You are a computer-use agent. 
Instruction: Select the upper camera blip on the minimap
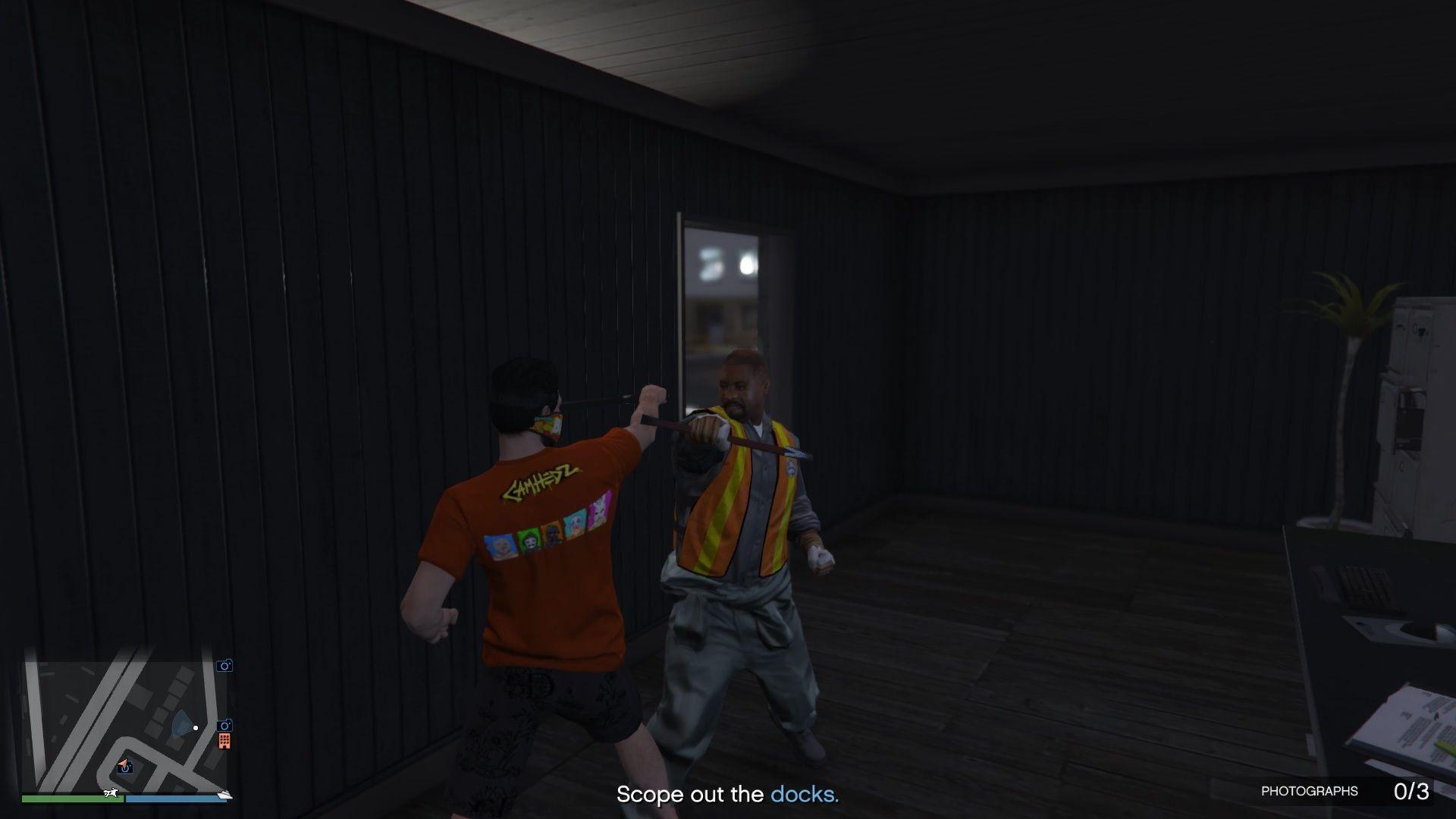click(x=224, y=666)
